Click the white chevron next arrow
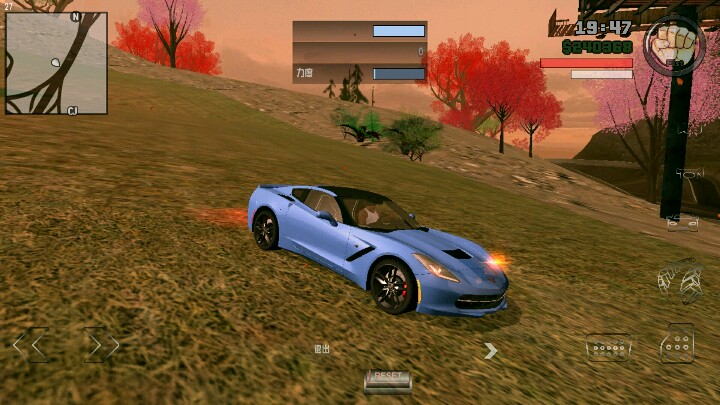This screenshot has width=720, height=405. (x=490, y=350)
